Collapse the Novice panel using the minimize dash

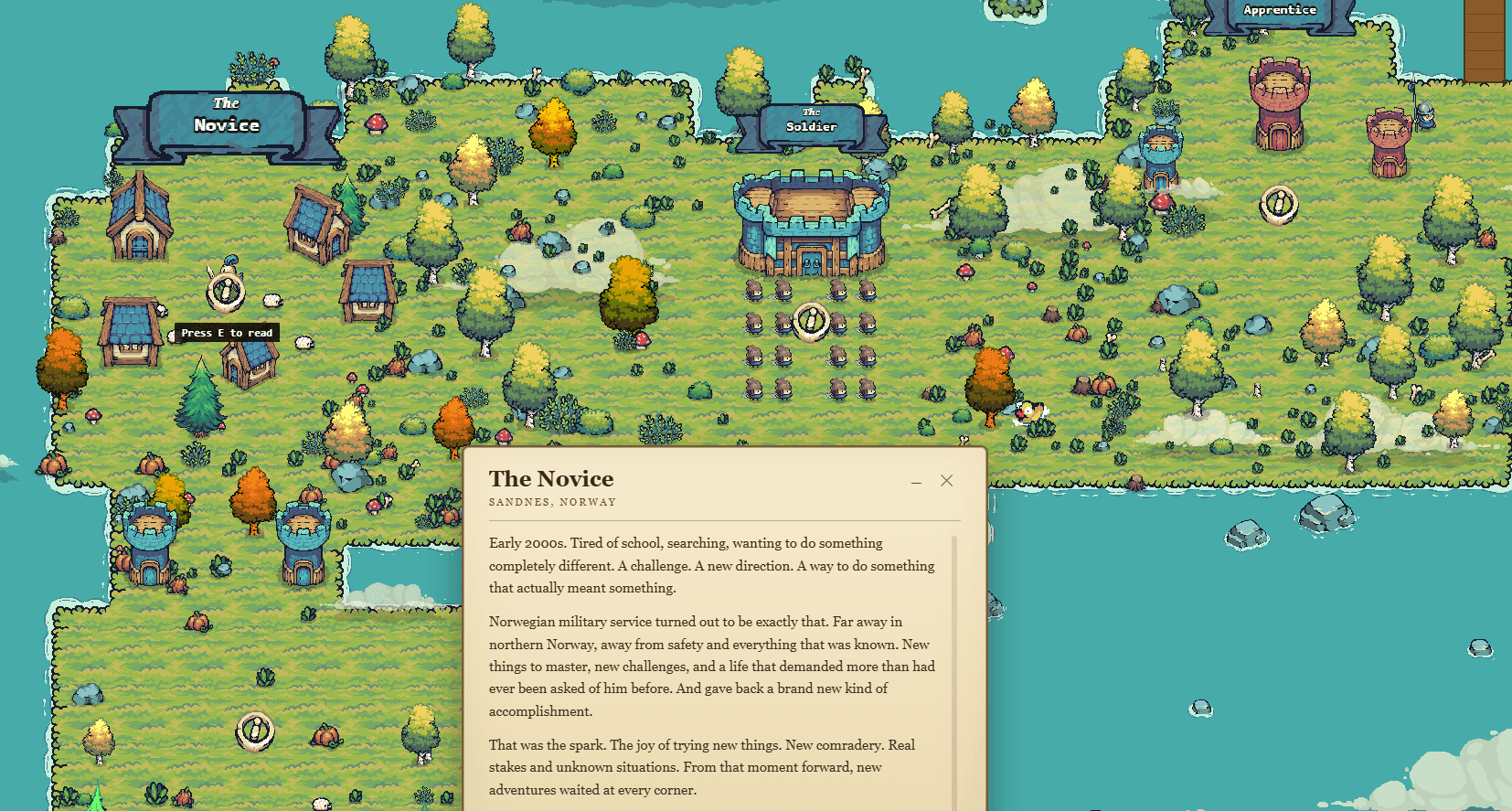pyautogui.click(x=916, y=481)
